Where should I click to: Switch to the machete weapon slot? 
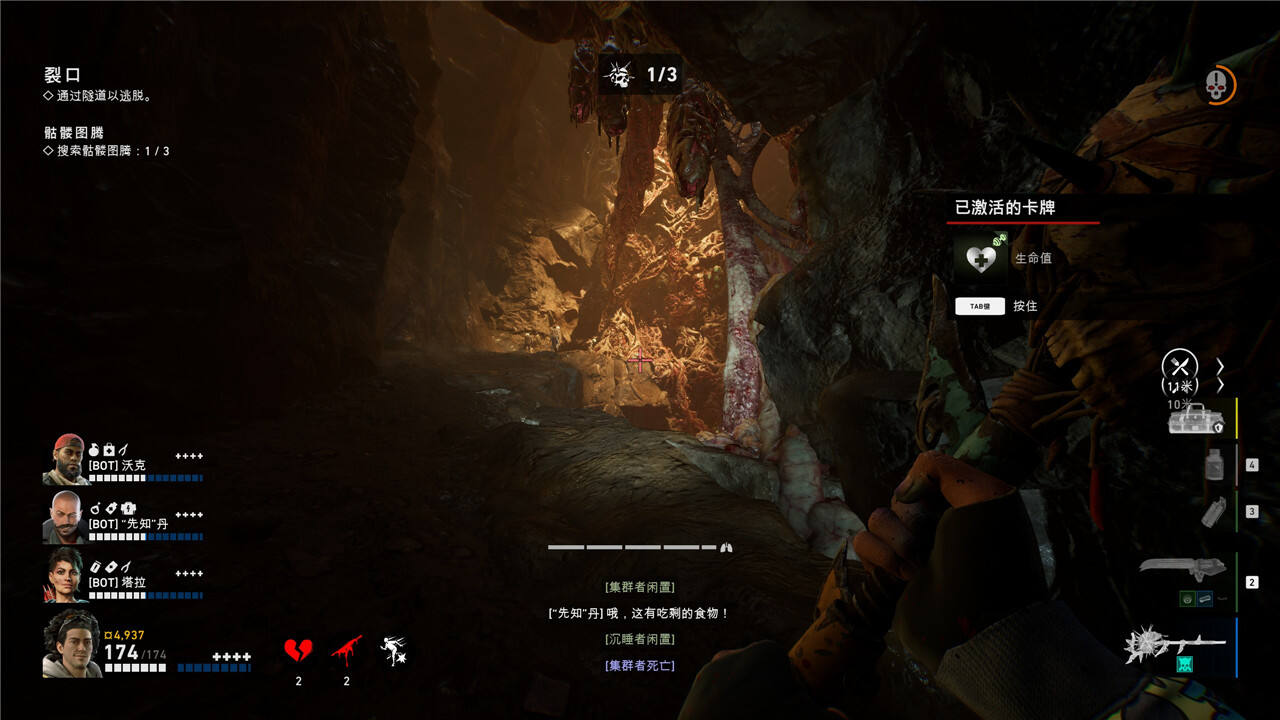pos(1183,569)
